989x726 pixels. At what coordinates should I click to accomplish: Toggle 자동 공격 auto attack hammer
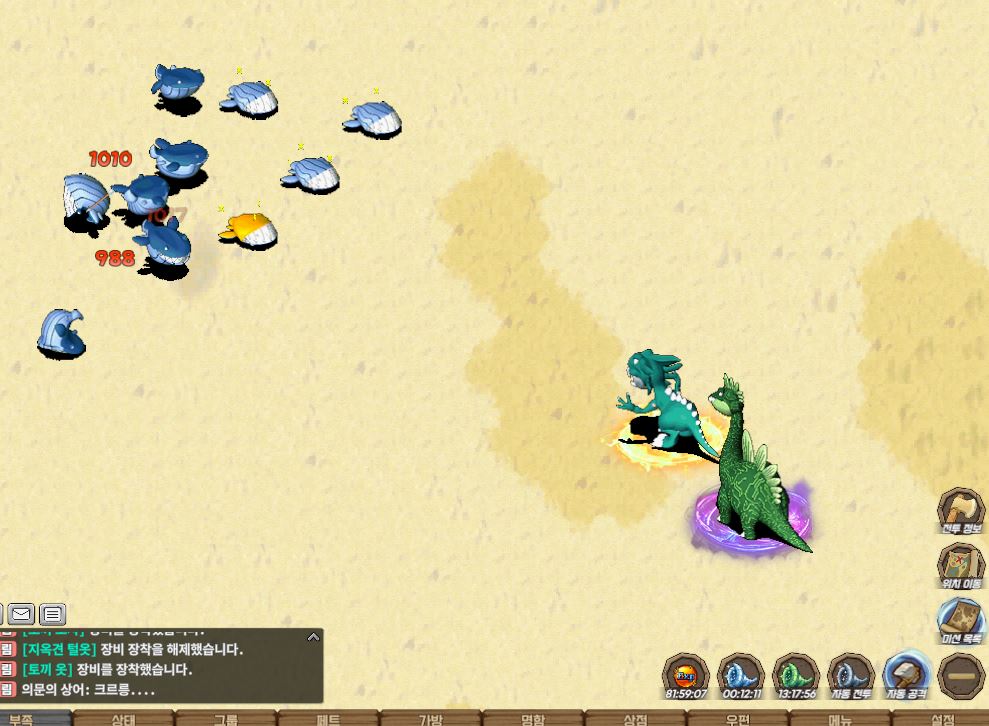click(906, 676)
